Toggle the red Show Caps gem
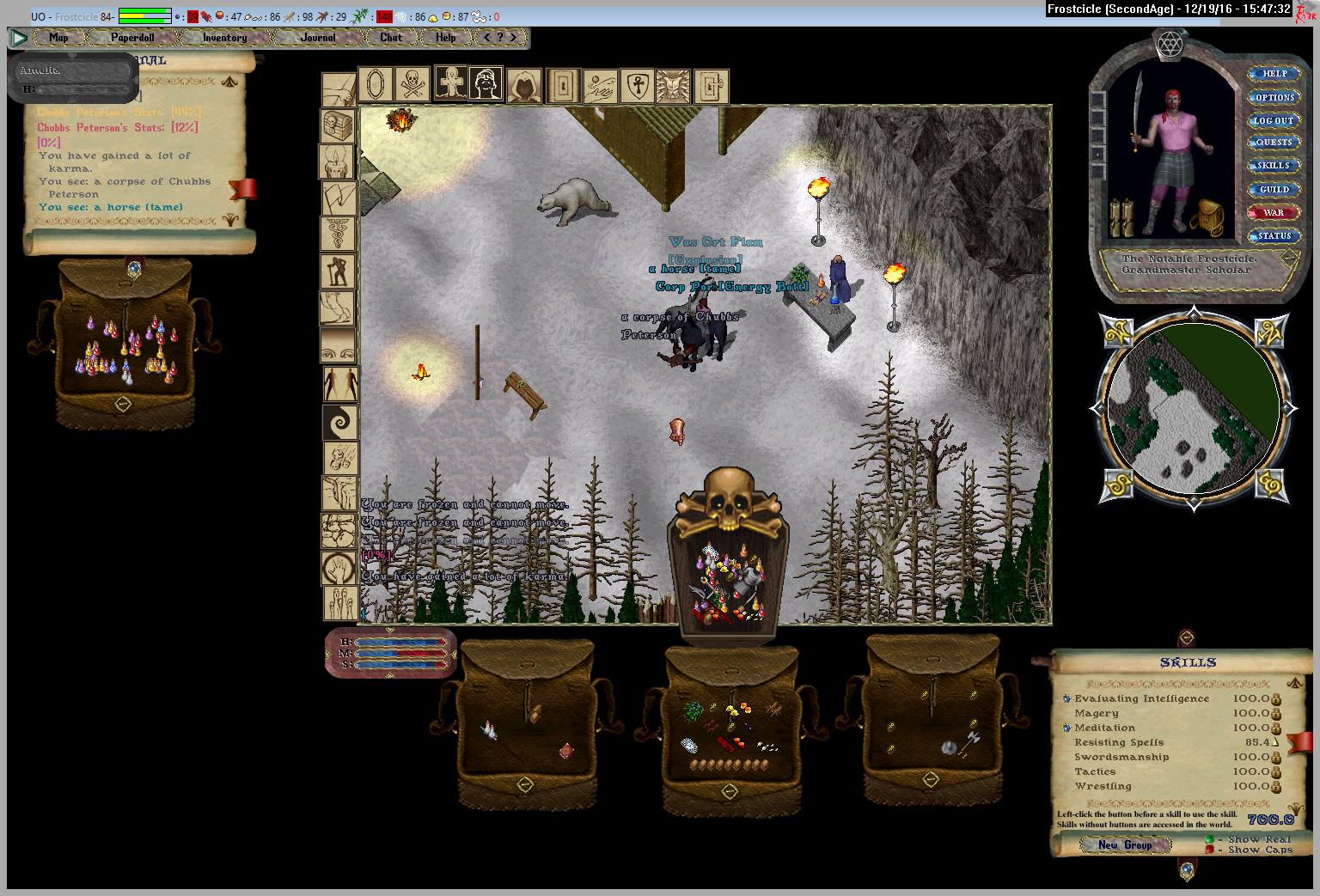This screenshot has width=1320, height=896. tap(1209, 850)
